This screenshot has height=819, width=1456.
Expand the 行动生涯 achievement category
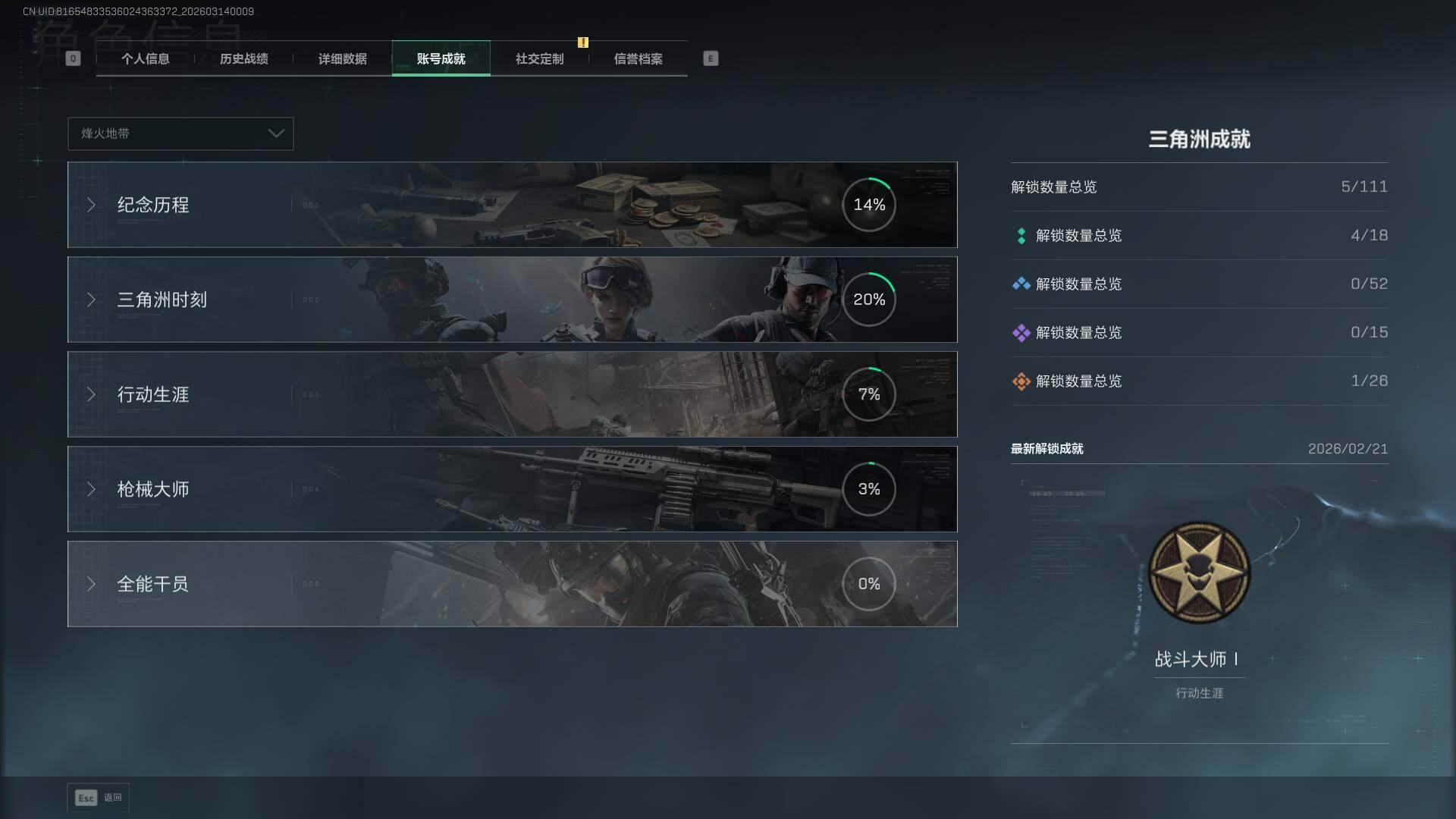[512, 394]
